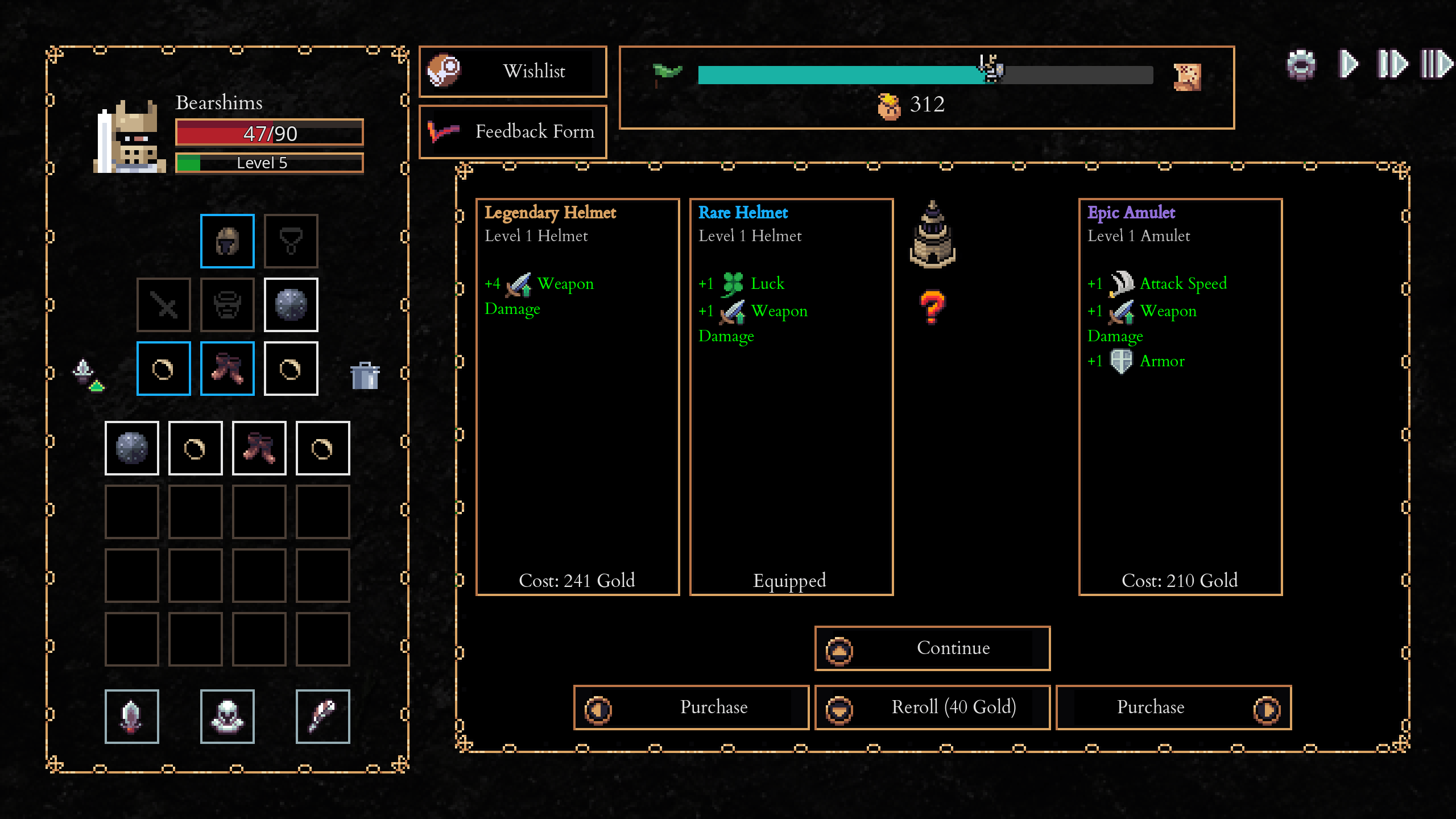
Task: Continue past the shop
Action: (932, 648)
